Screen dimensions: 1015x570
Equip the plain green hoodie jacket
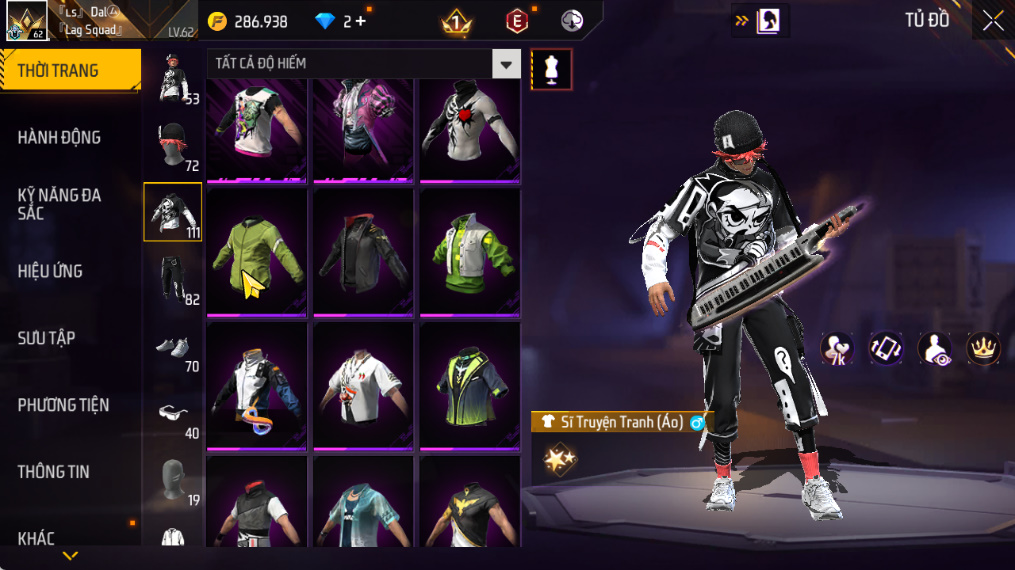click(x=257, y=252)
